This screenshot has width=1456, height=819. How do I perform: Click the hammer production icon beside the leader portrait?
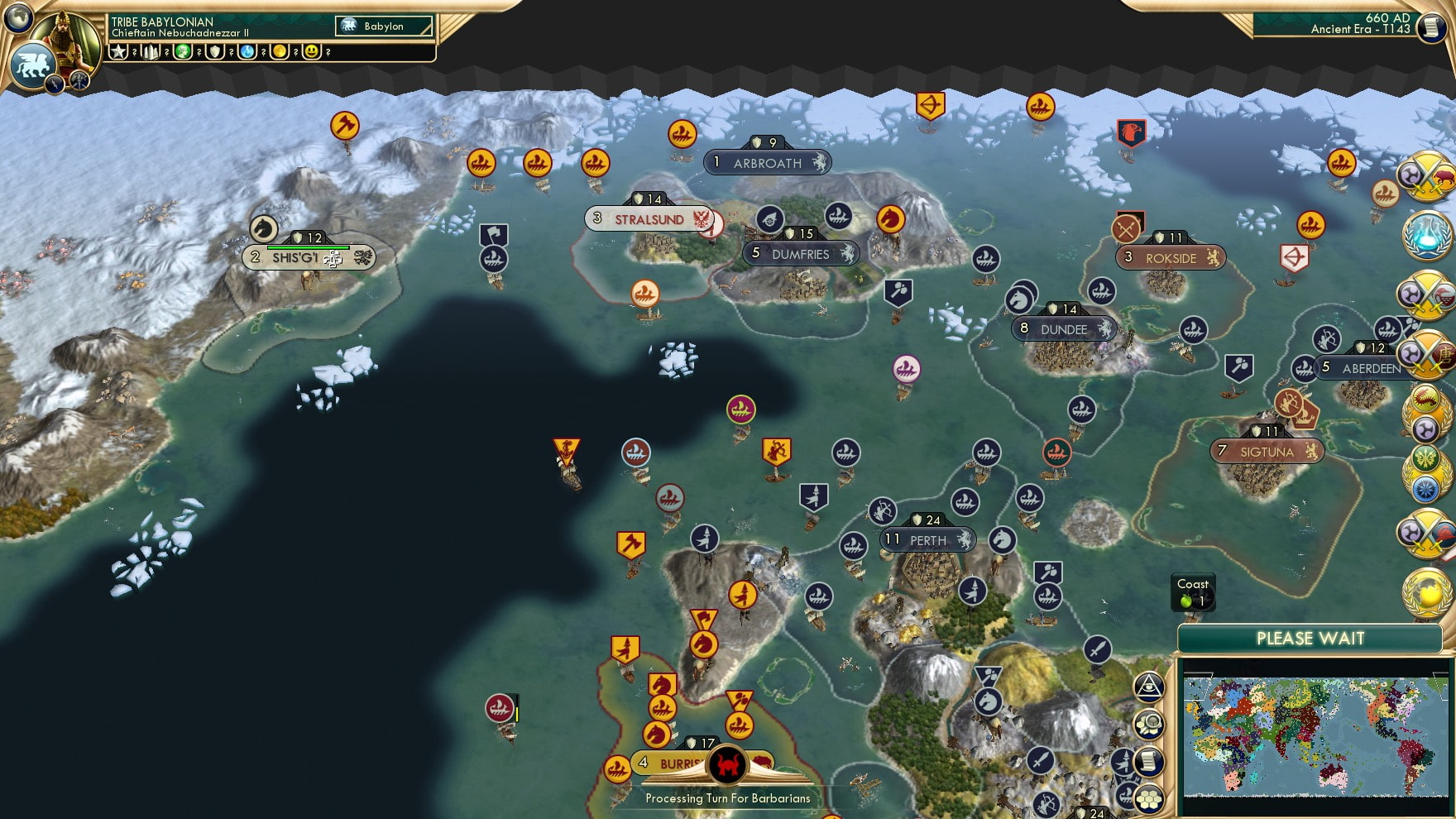[x=151, y=52]
